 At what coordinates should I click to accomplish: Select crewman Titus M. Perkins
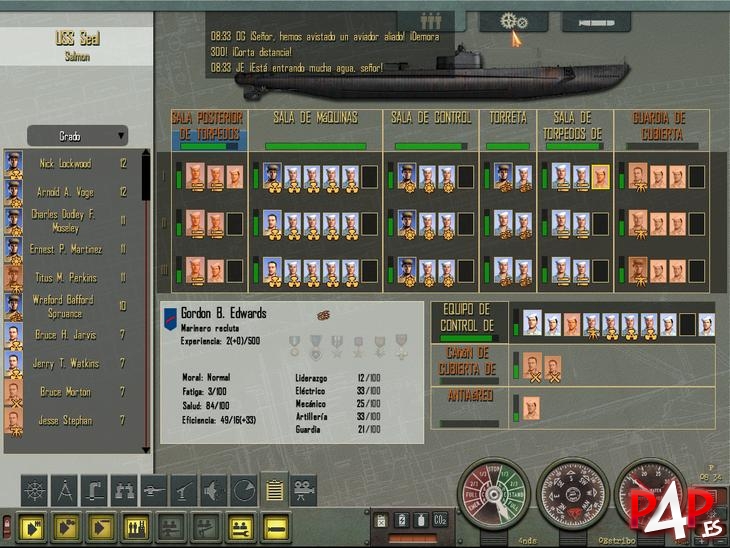point(65,278)
